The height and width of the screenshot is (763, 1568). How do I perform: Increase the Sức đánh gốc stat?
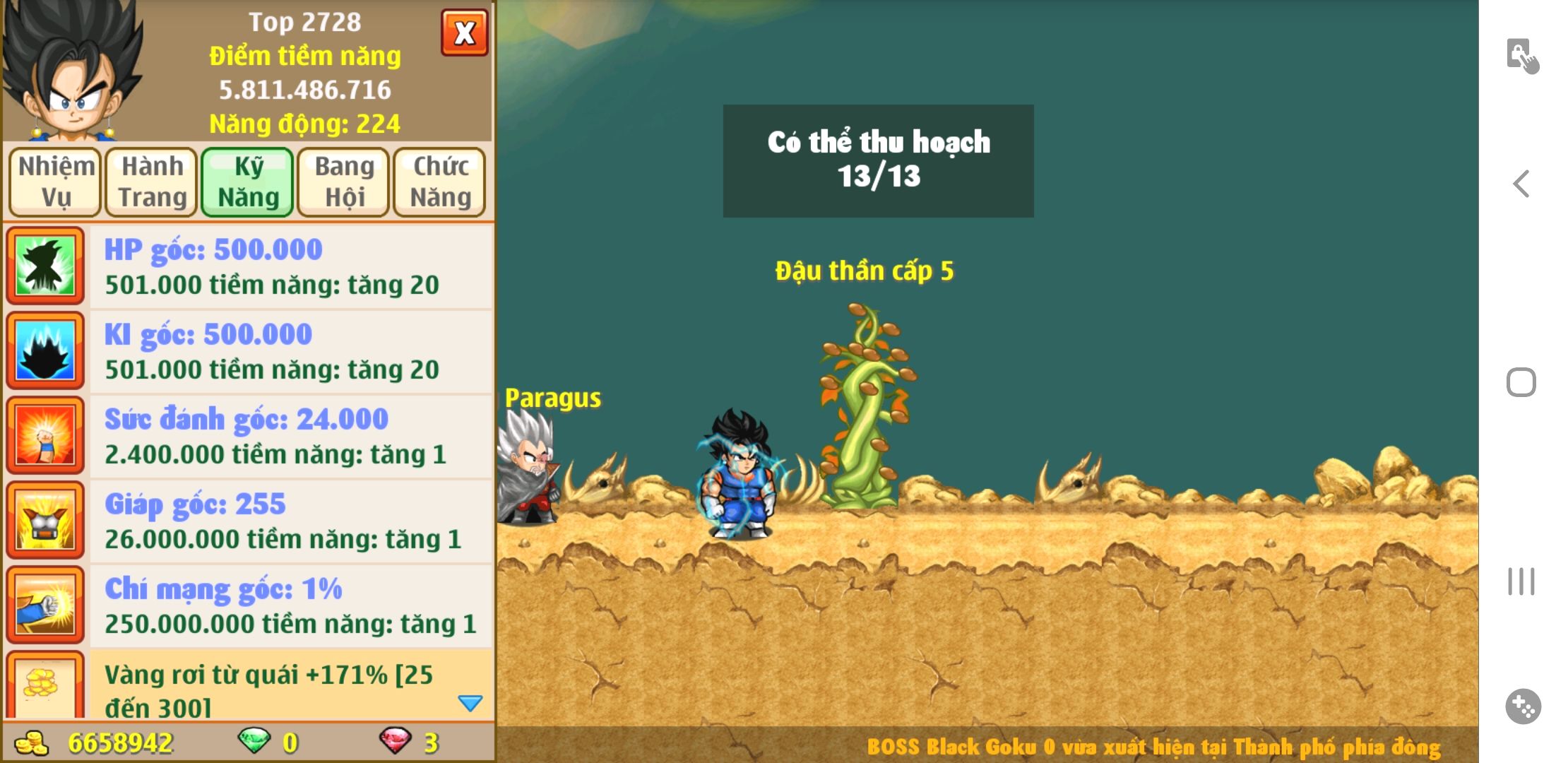tap(290, 436)
